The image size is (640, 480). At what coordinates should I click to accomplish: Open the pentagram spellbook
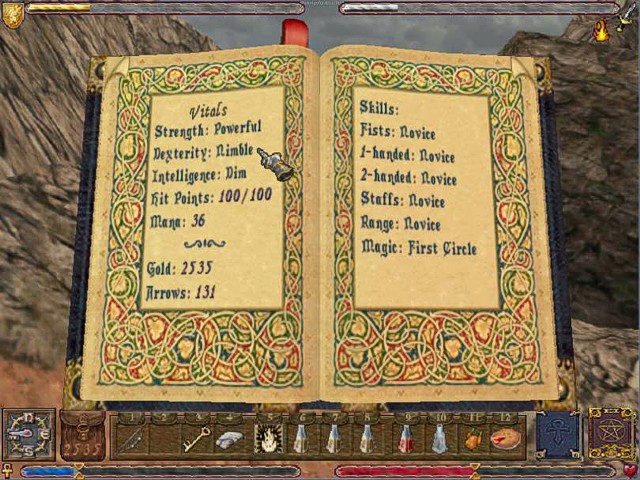612,434
